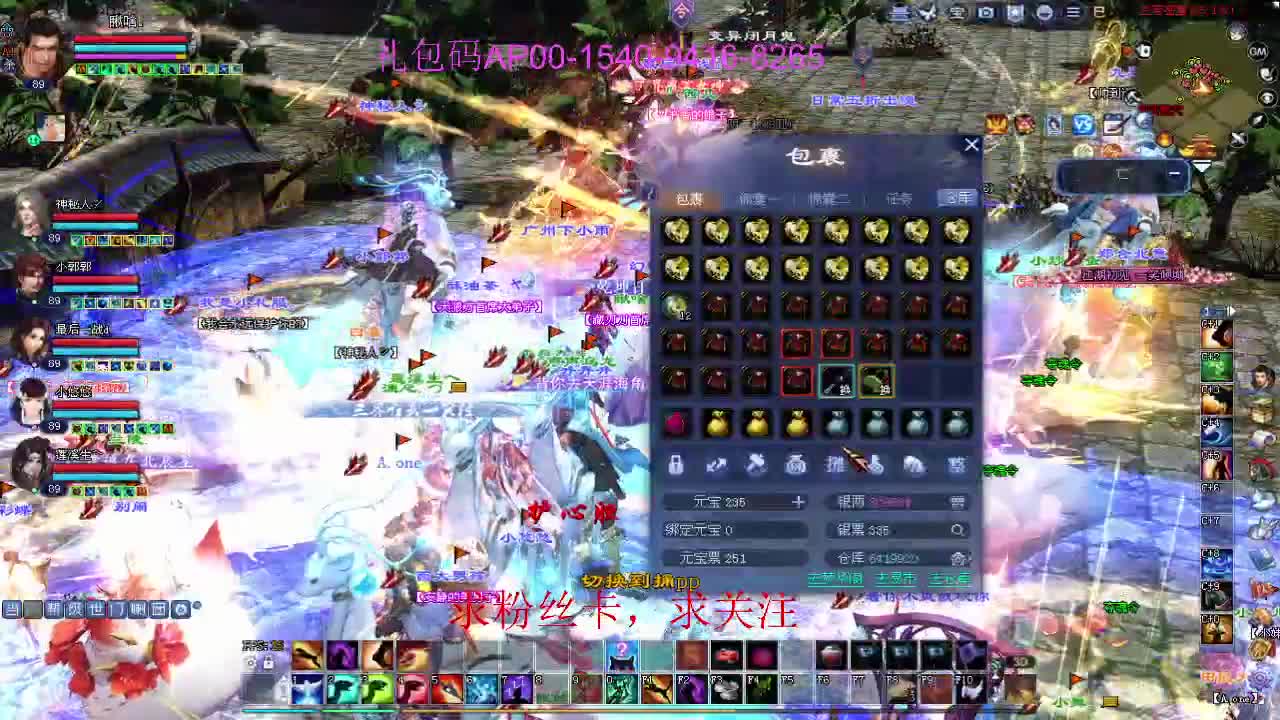Click the + button next to 元宝 235

click(799, 502)
